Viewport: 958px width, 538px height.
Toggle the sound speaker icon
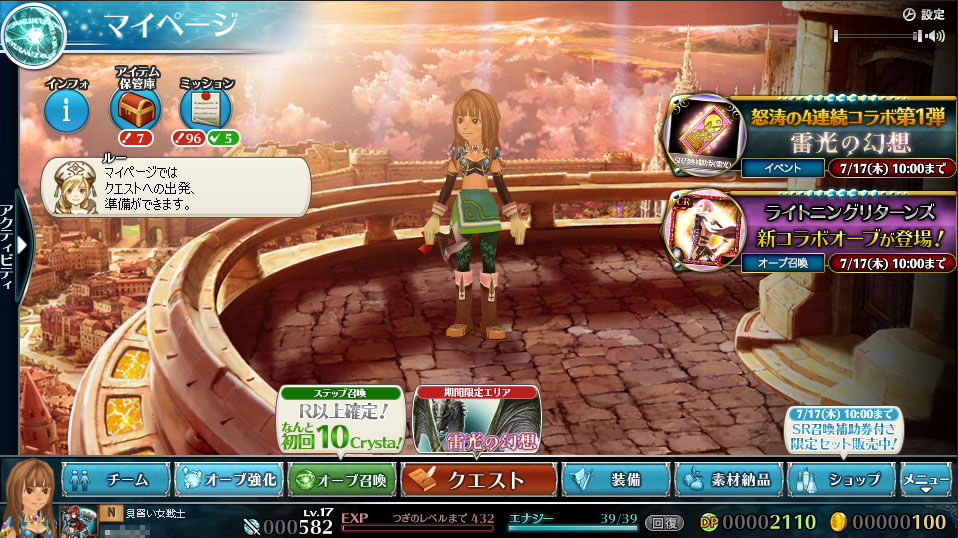coord(935,37)
